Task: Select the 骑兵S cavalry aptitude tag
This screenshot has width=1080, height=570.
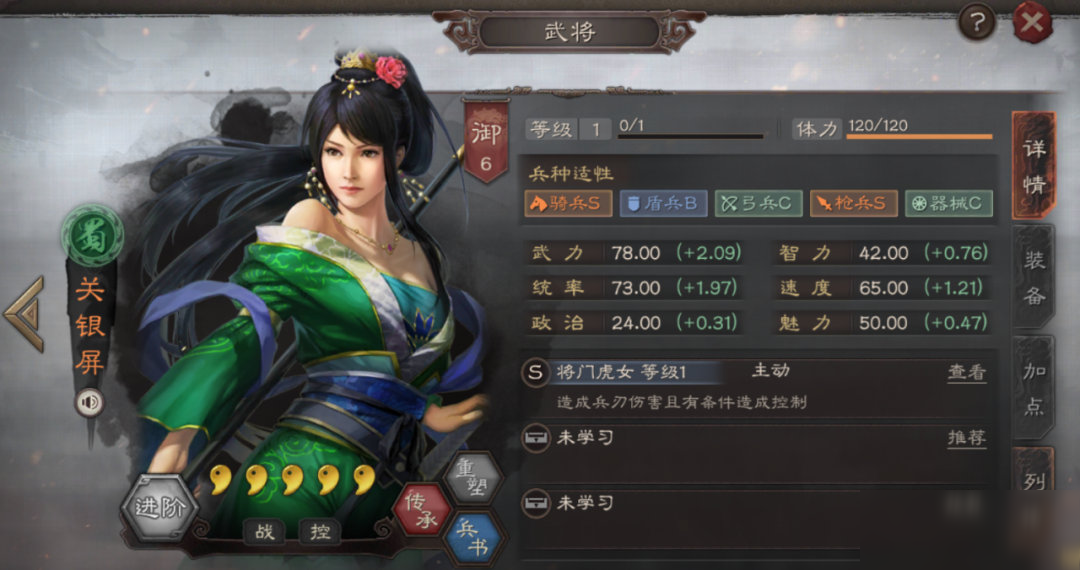Action: click(x=568, y=204)
